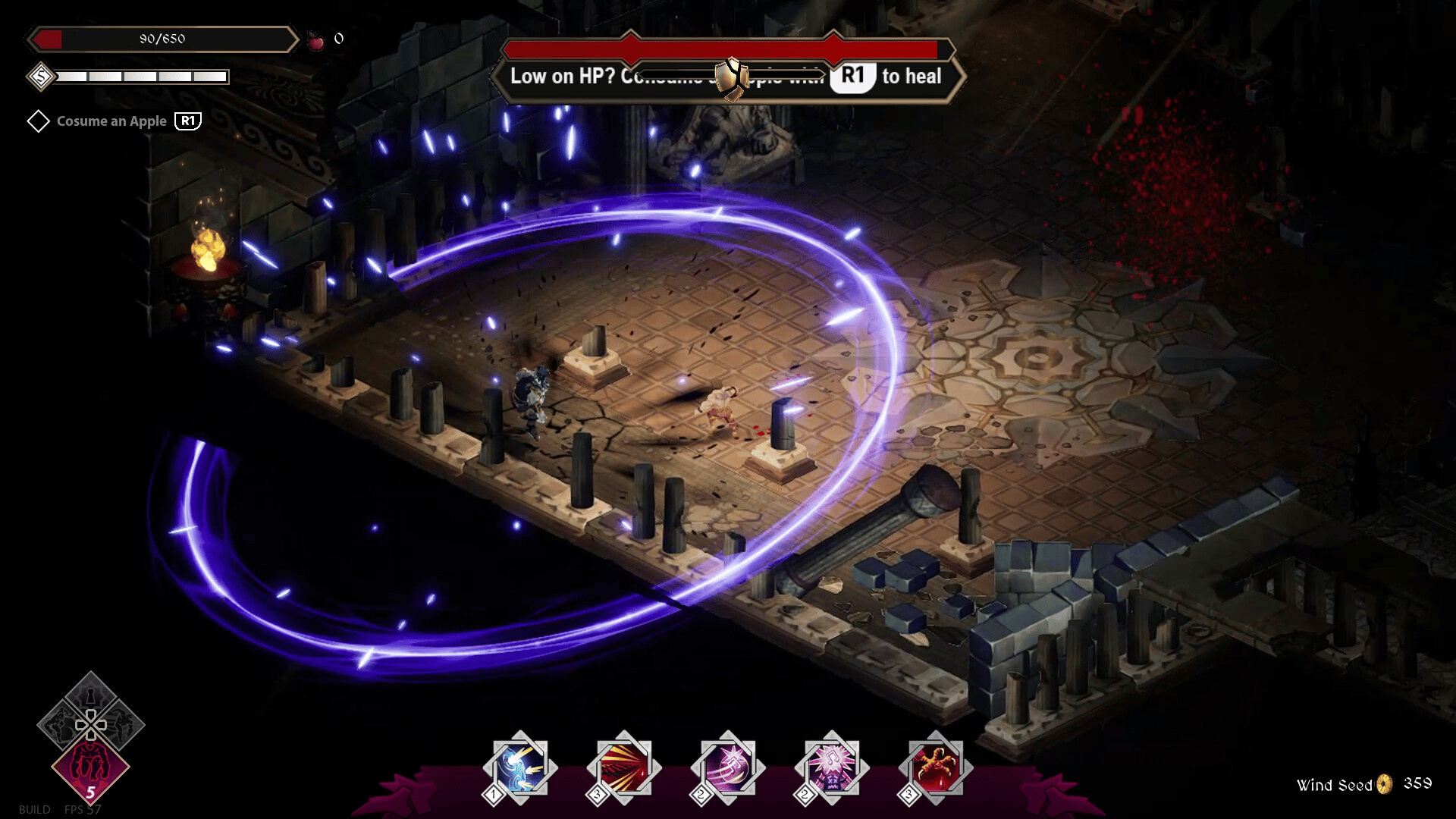Viewport: 1456px width, 819px height.
Task: Open the Consume an Apple objective
Action: 111,121
